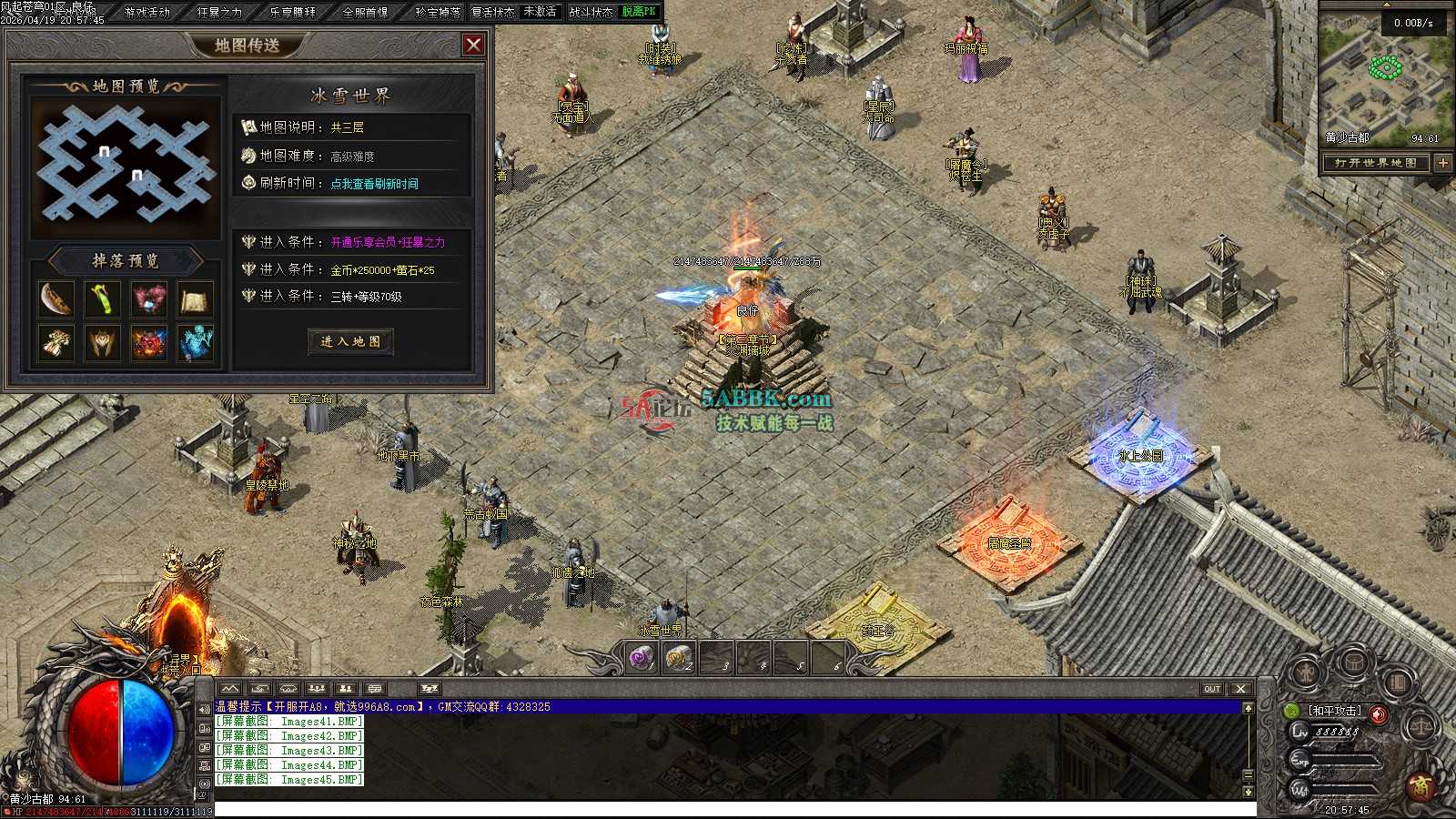Show the 珍宝掉落 treasure drops menu
Screen dimensions: 1456x819
(438, 12)
